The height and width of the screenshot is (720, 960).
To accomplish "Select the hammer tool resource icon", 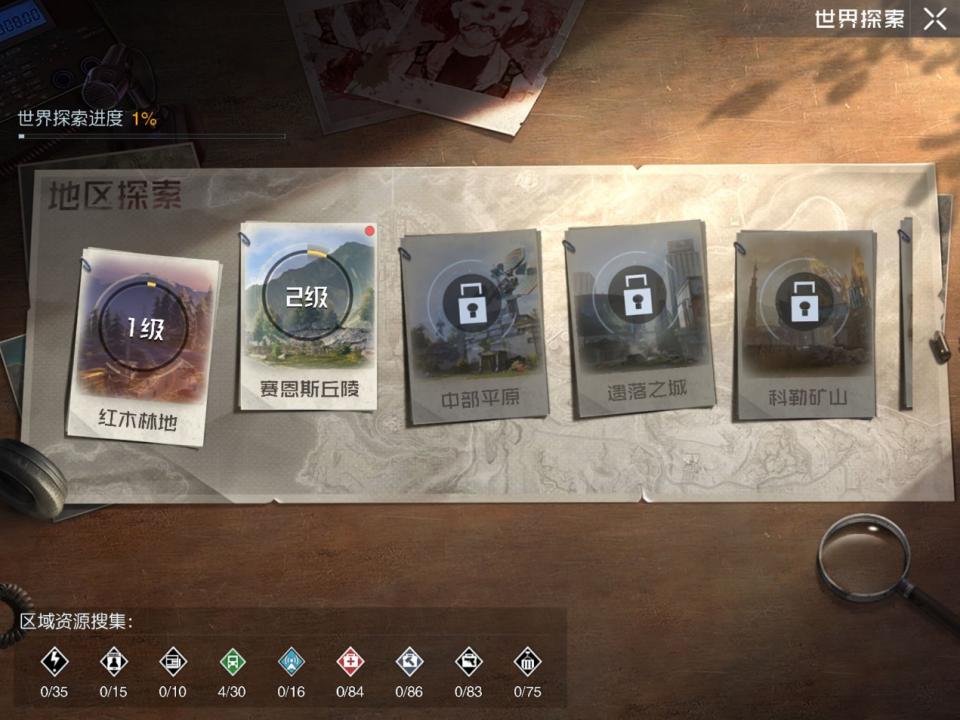I will (x=409, y=661).
